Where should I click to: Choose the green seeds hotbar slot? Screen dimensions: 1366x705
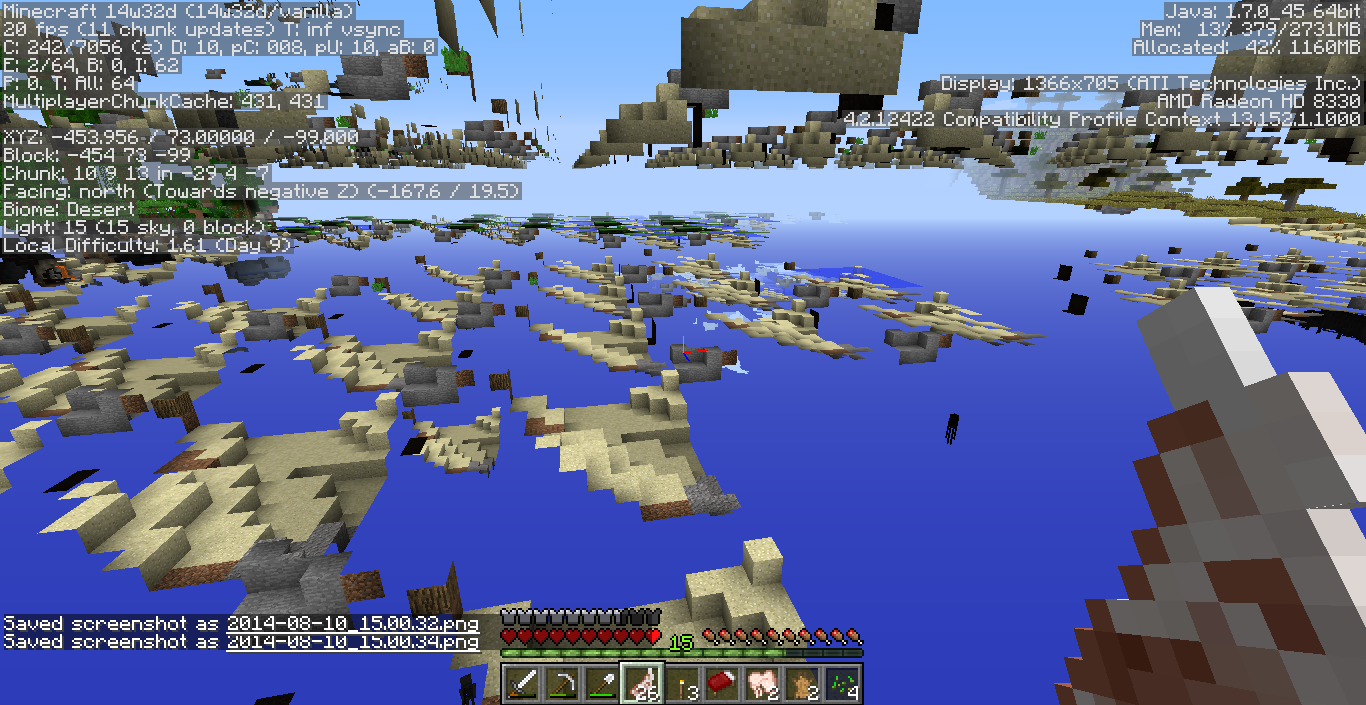pos(842,684)
